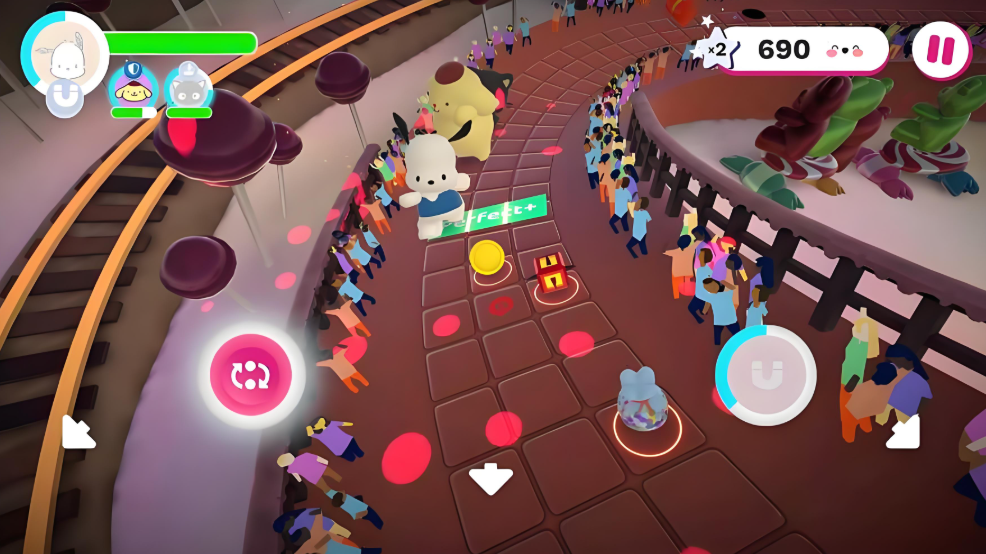
Task: Select the Pompompurin teammate portrait
Action: [x=133, y=88]
